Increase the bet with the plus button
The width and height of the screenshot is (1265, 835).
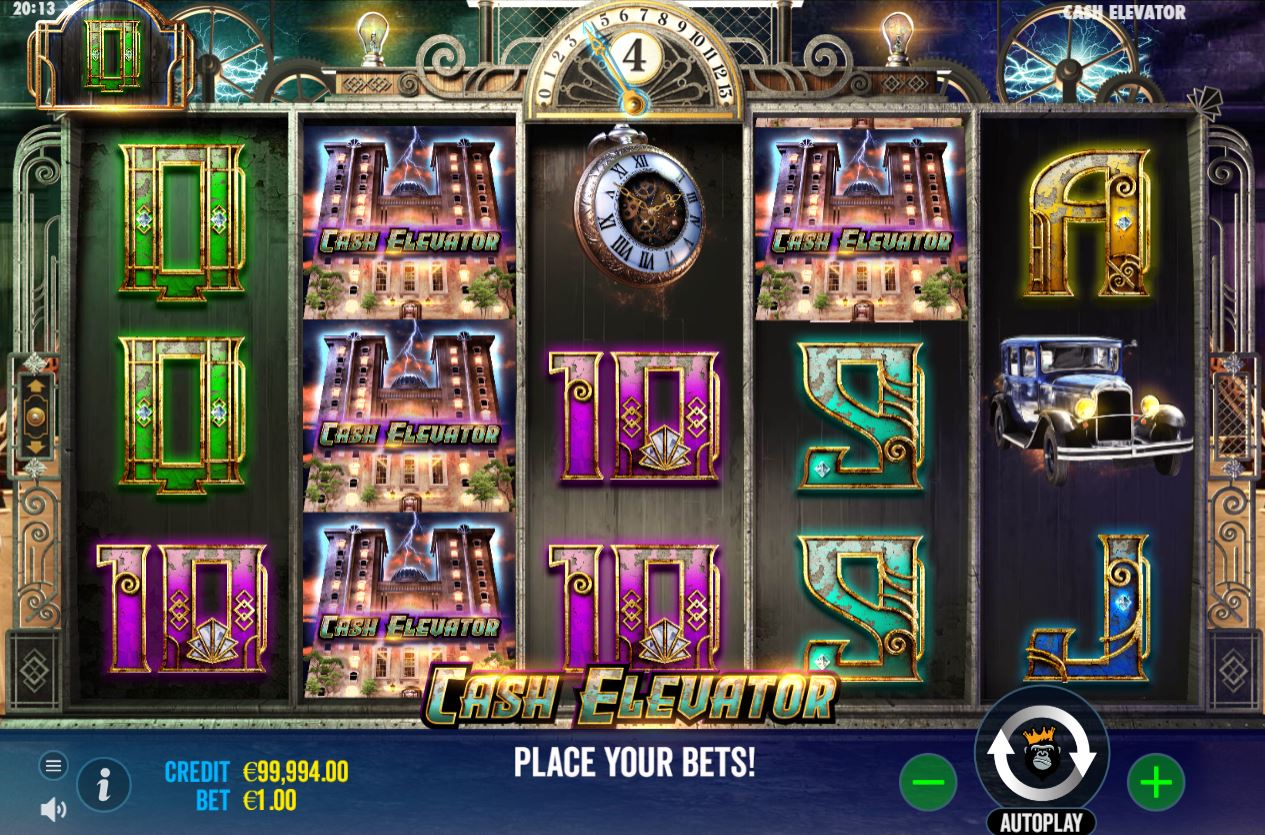[1155, 782]
